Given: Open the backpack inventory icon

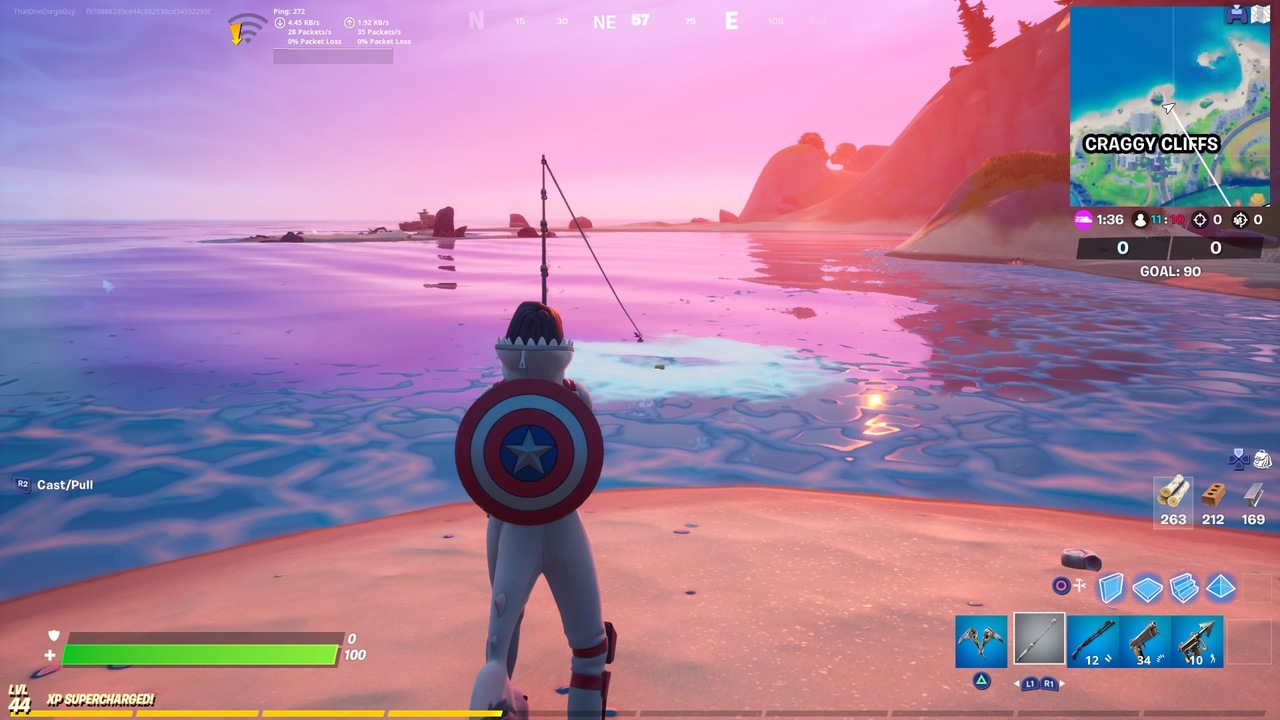Looking at the screenshot, I should click(1263, 461).
